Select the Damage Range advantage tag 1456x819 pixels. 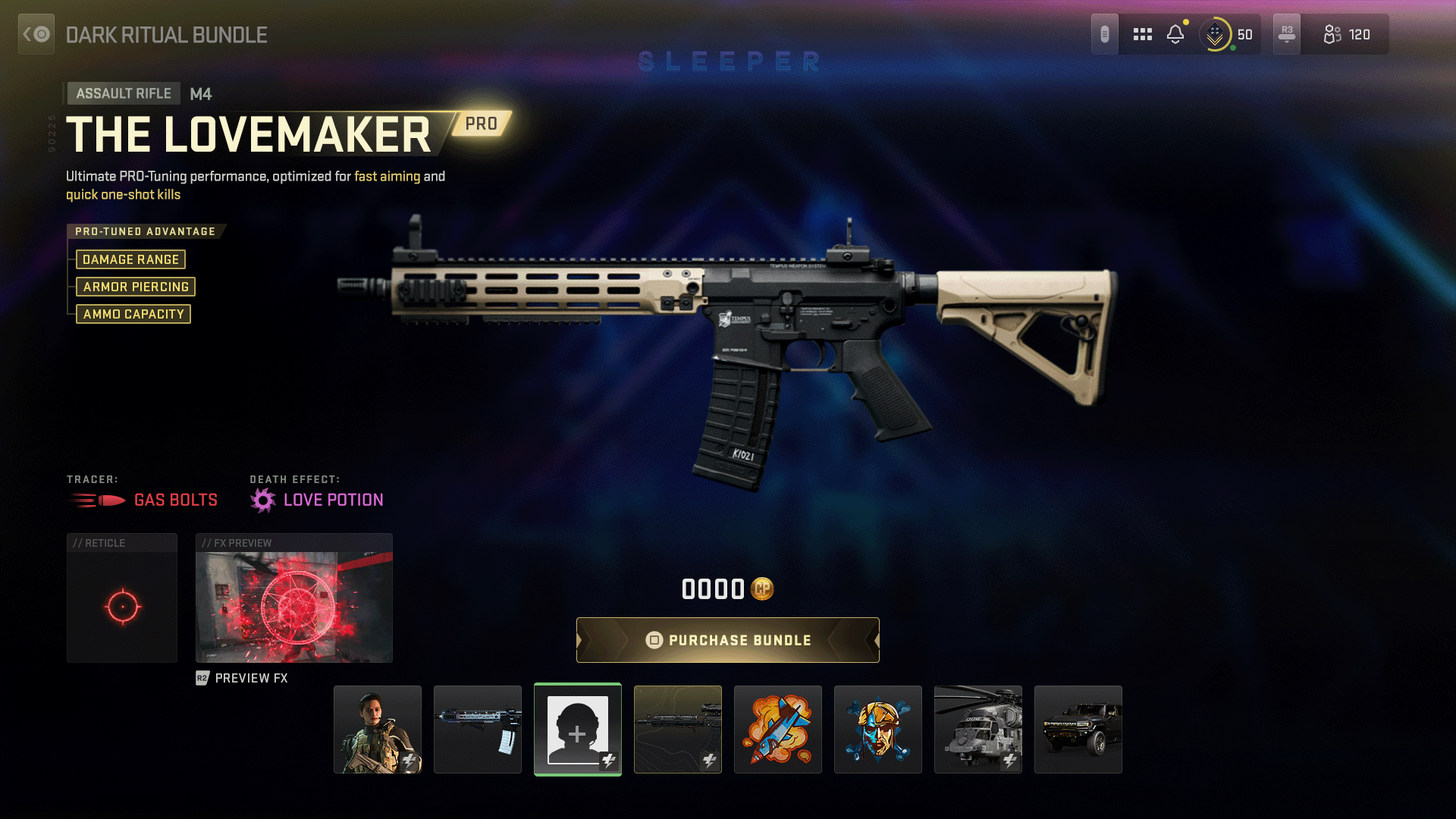[130, 259]
